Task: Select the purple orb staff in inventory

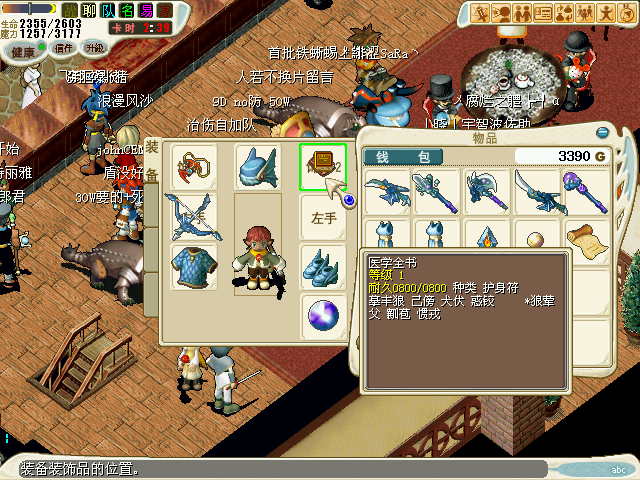Action: tap(587, 191)
